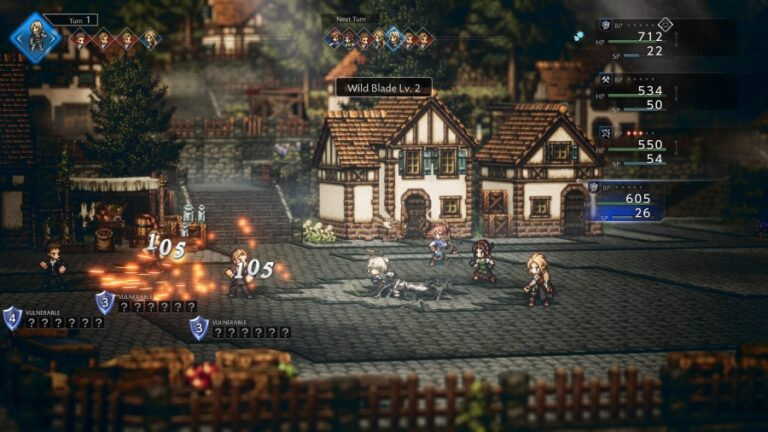The width and height of the screenshot is (768, 432).
Task: Click the large active-turn character portrait
Action: pos(34,37)
